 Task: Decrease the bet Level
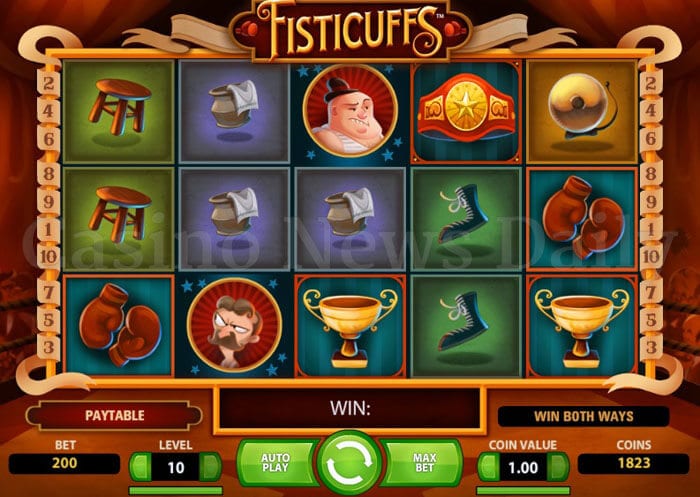click(140, 465)
